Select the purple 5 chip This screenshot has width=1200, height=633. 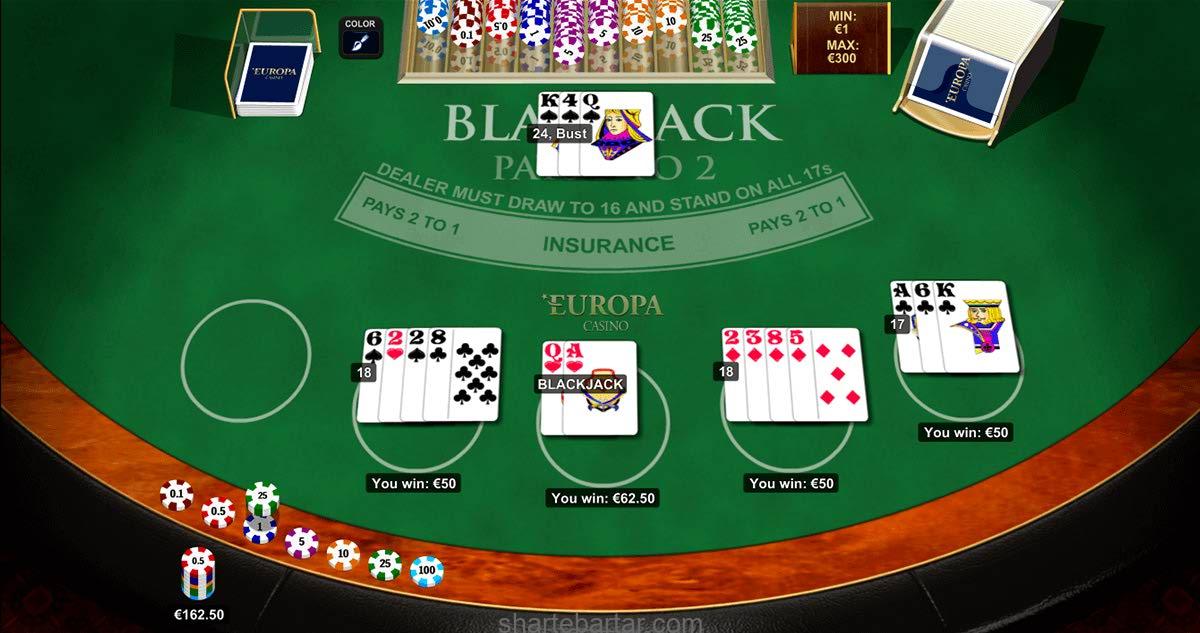(x=301, y=543)
